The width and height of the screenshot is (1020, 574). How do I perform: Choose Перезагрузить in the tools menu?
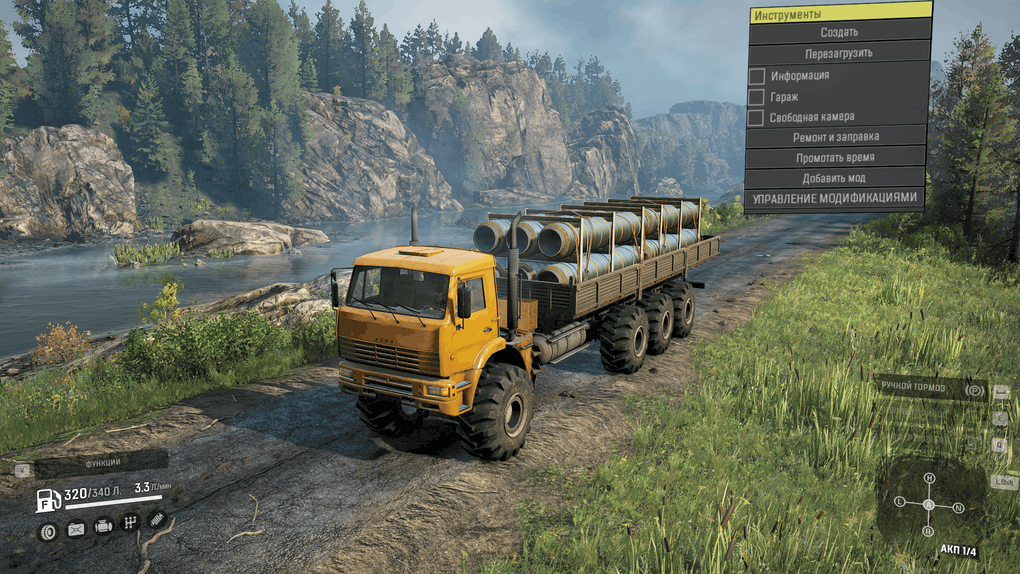tap(838, 53)
